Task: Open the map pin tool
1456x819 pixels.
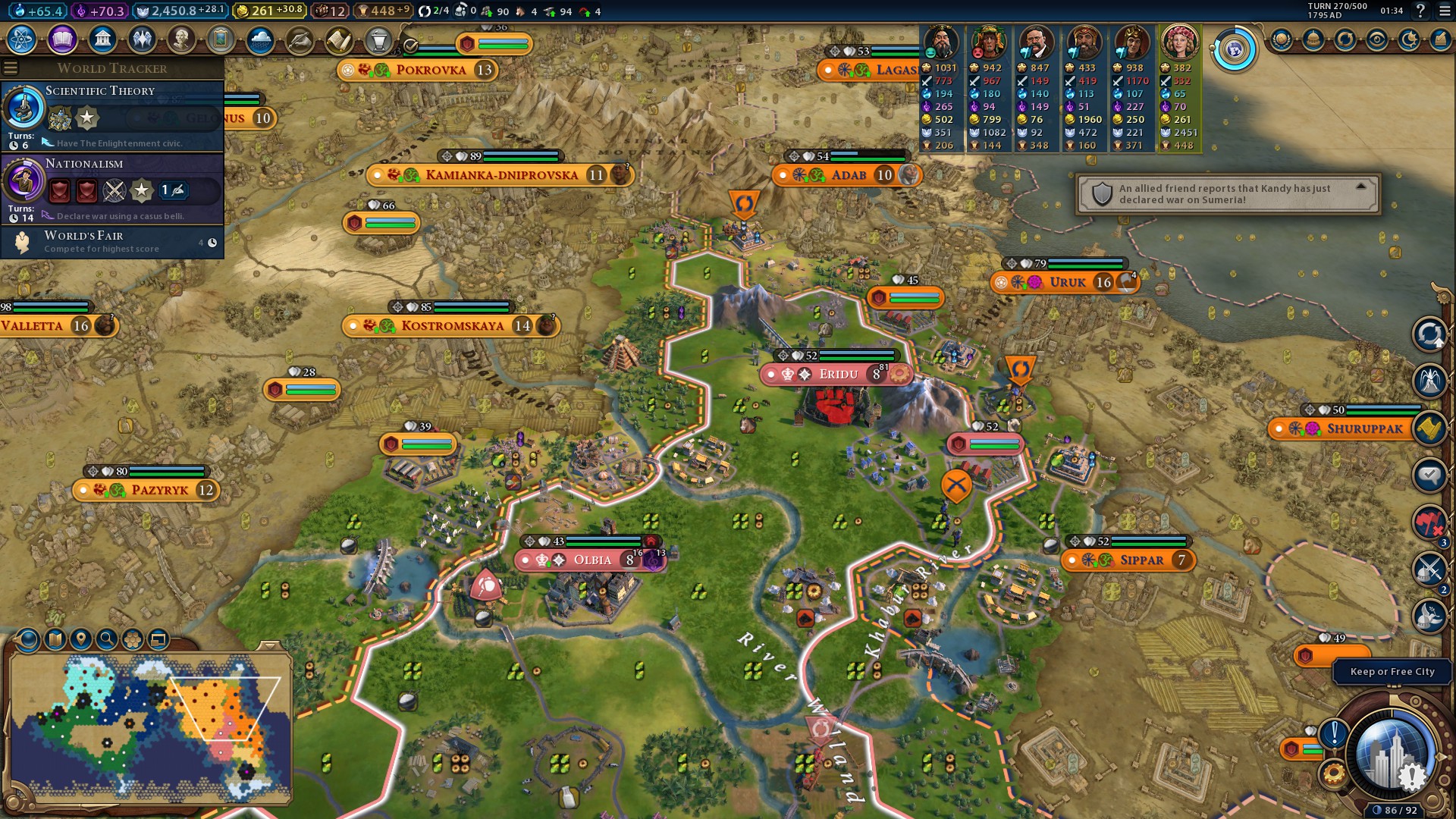Action: (x=81, y=639)
